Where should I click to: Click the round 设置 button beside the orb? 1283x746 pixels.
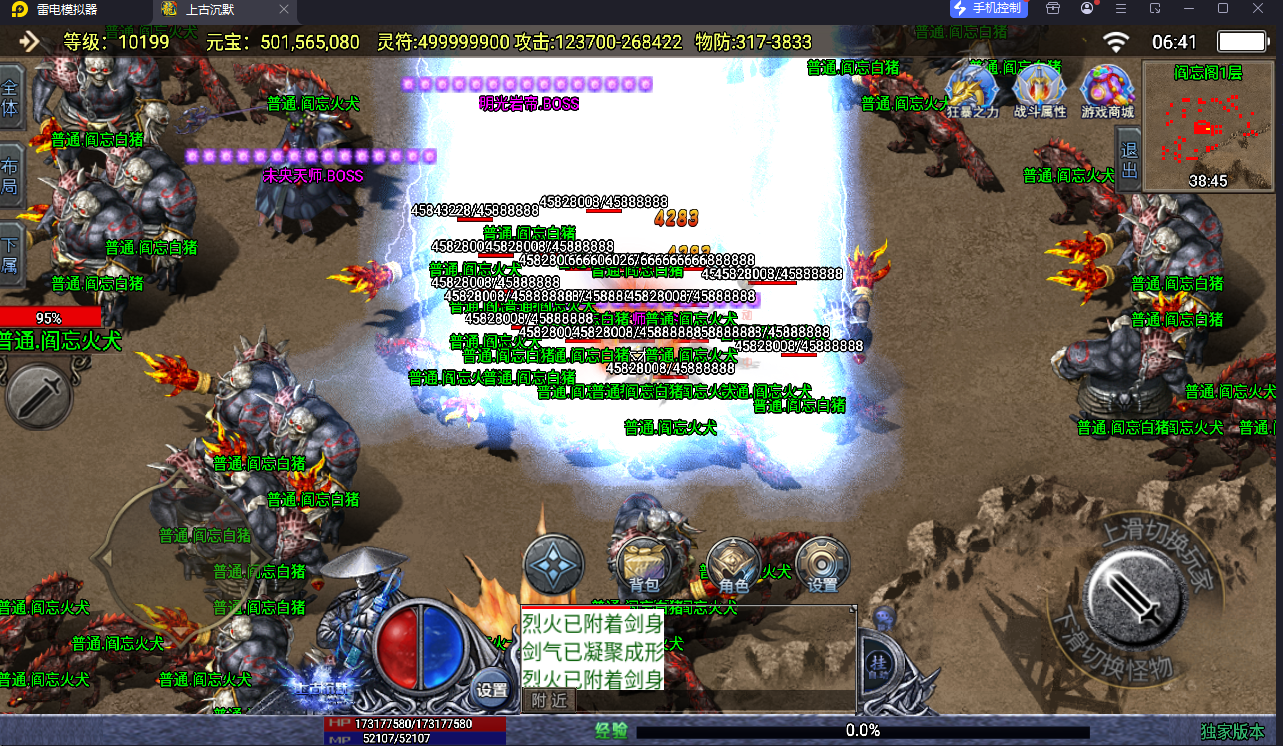click(x=491, y=688)
